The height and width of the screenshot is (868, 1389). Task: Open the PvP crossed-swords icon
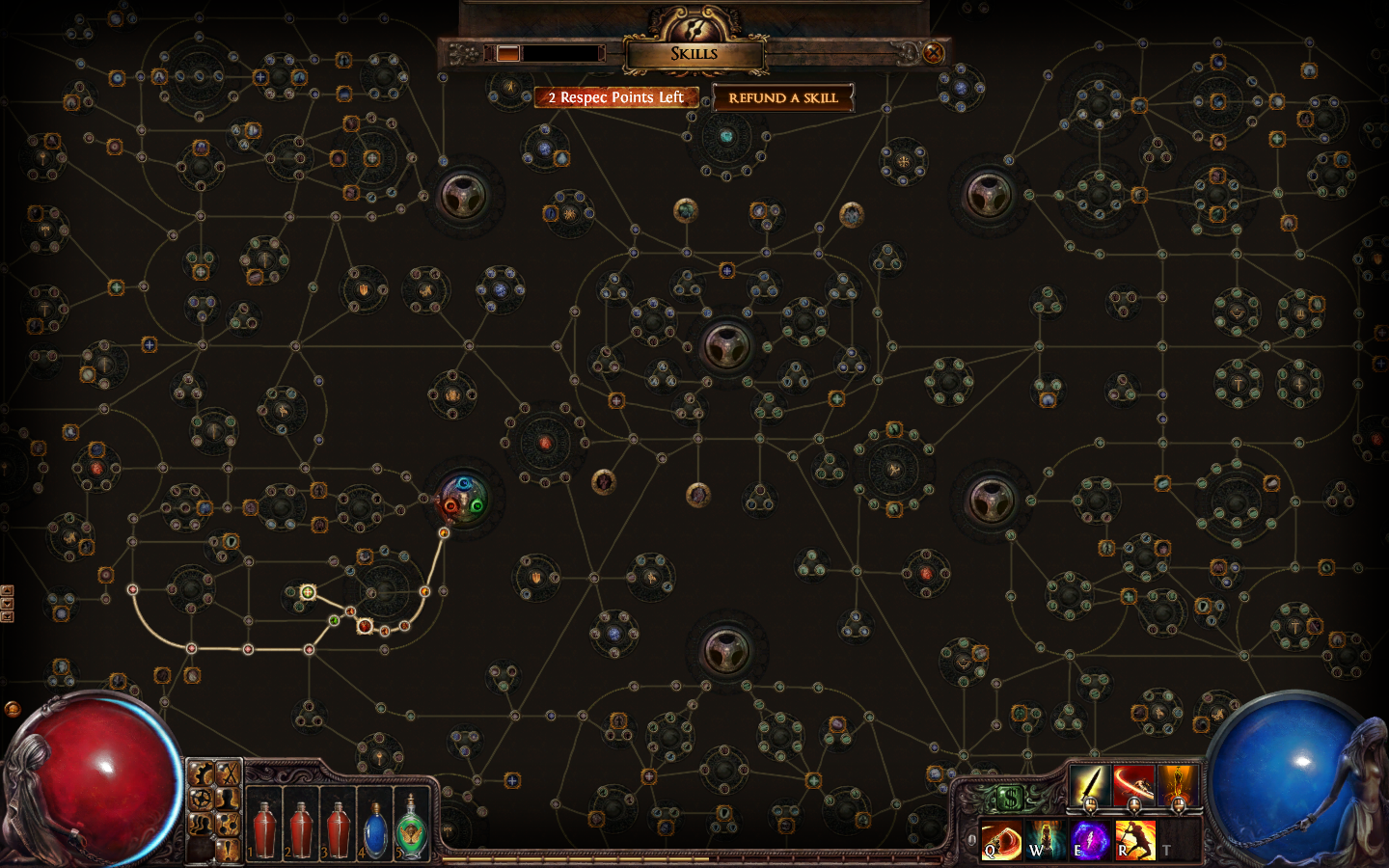tap(227, 773)
